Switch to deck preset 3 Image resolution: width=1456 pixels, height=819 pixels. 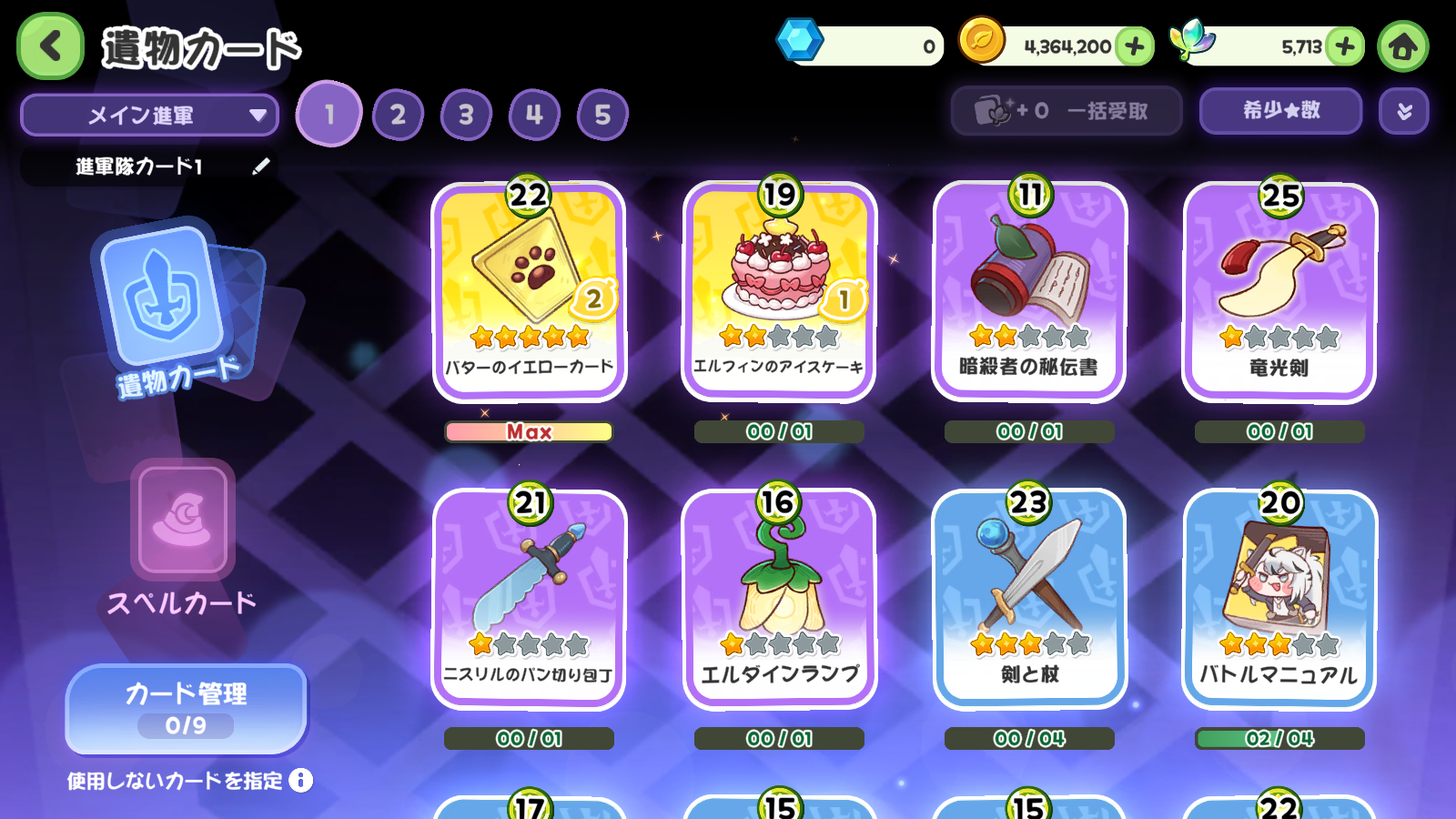pyautogui.click(x=466, y=115)
